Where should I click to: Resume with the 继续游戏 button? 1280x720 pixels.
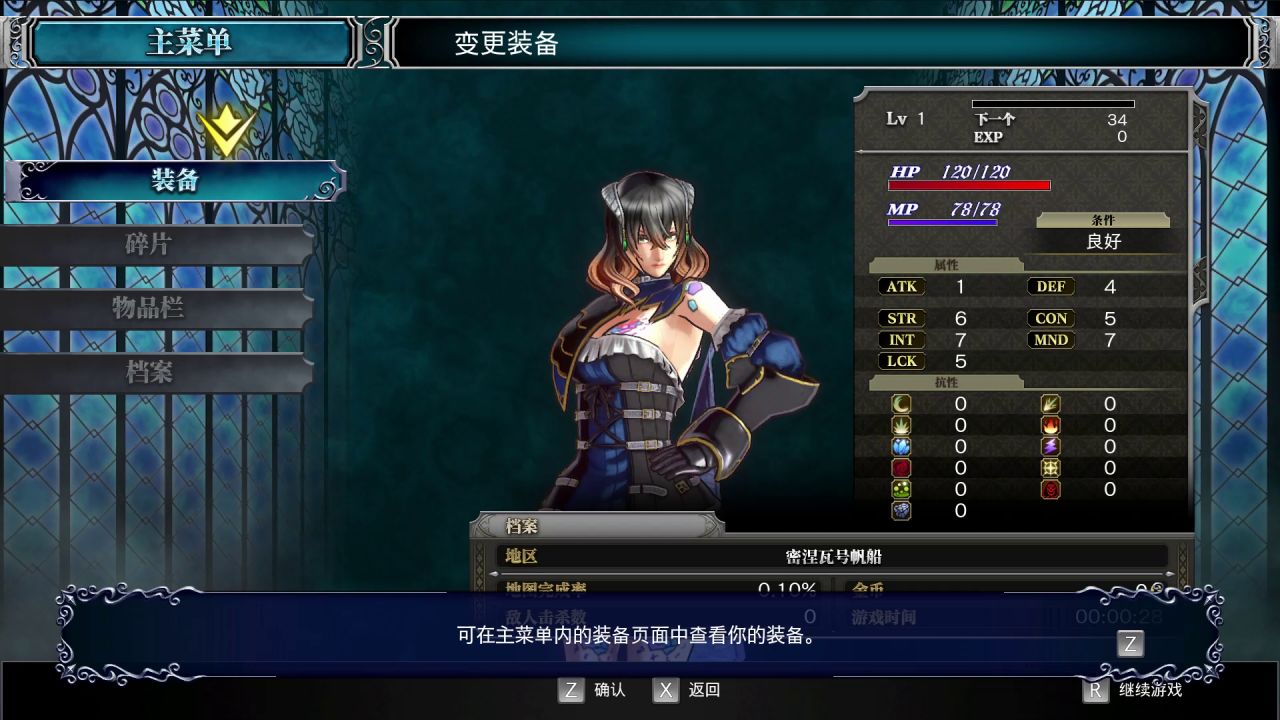1136,690
